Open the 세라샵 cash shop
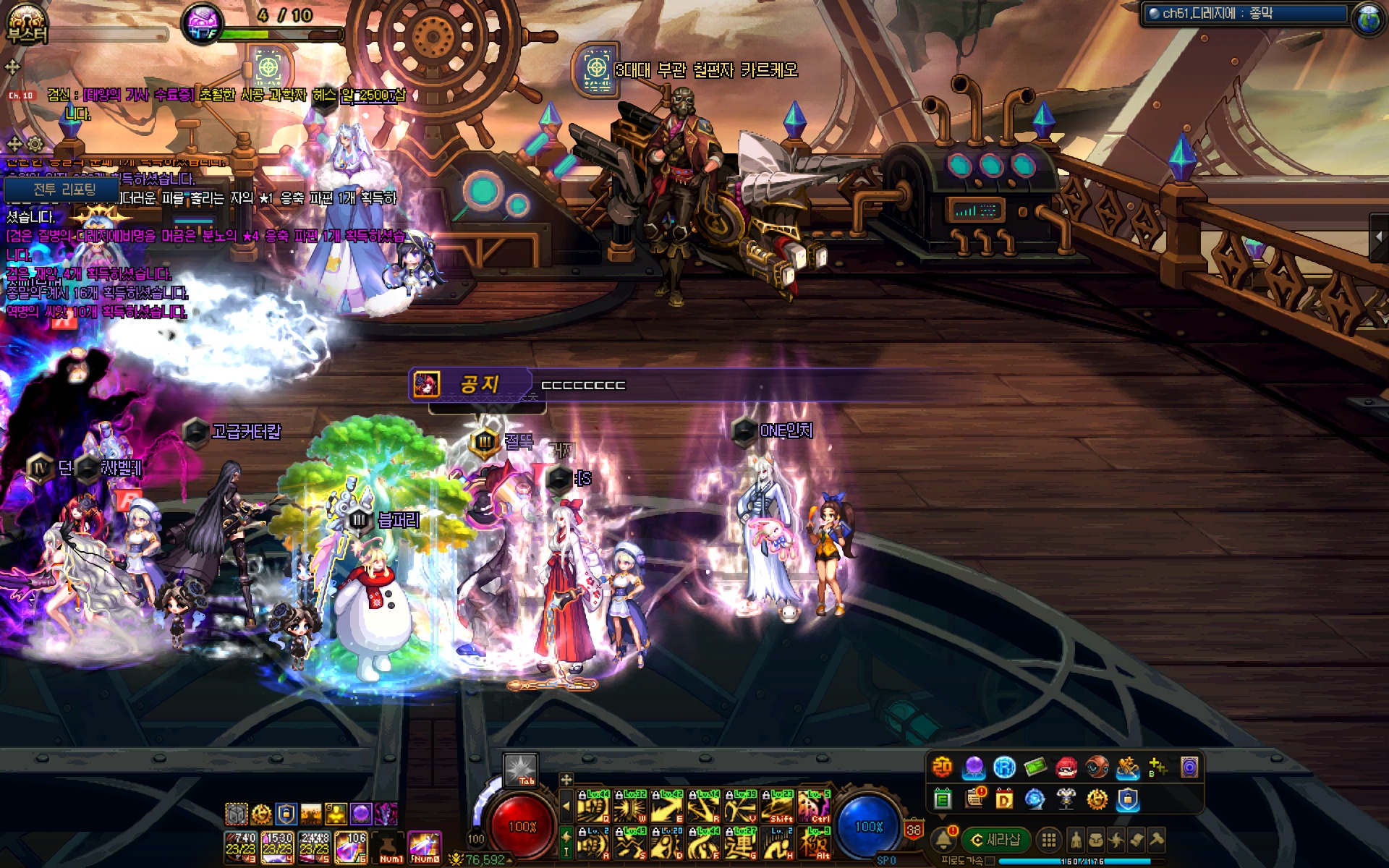The height and width of the screenshot is (868, 1389). (995, 840)
